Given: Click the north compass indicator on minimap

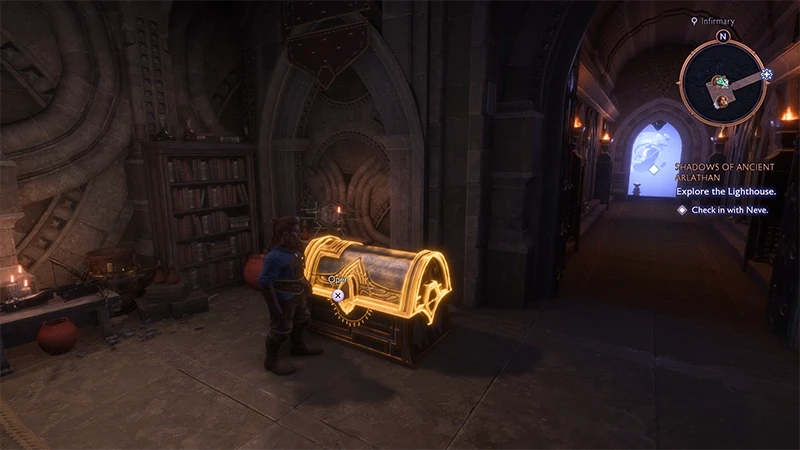Looking at the screenshot, I should coord(723,36).
